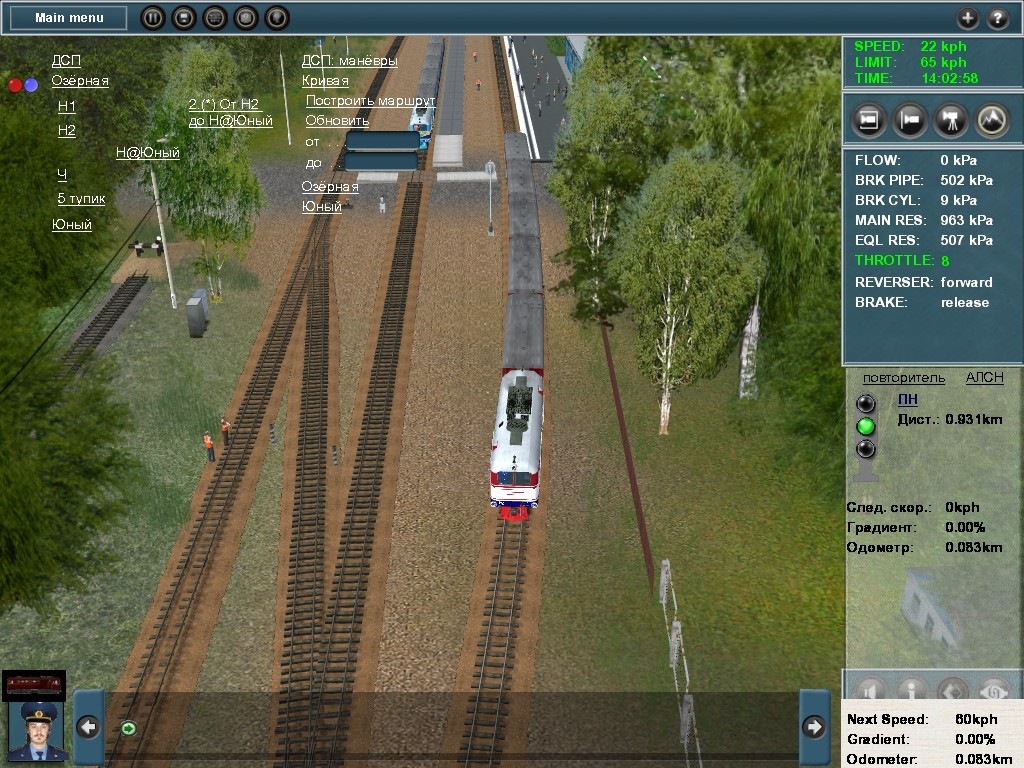Save the game with the floppy disk icon
The width and height of the screenshot is (1024, 768).
[x=183, y=17]
